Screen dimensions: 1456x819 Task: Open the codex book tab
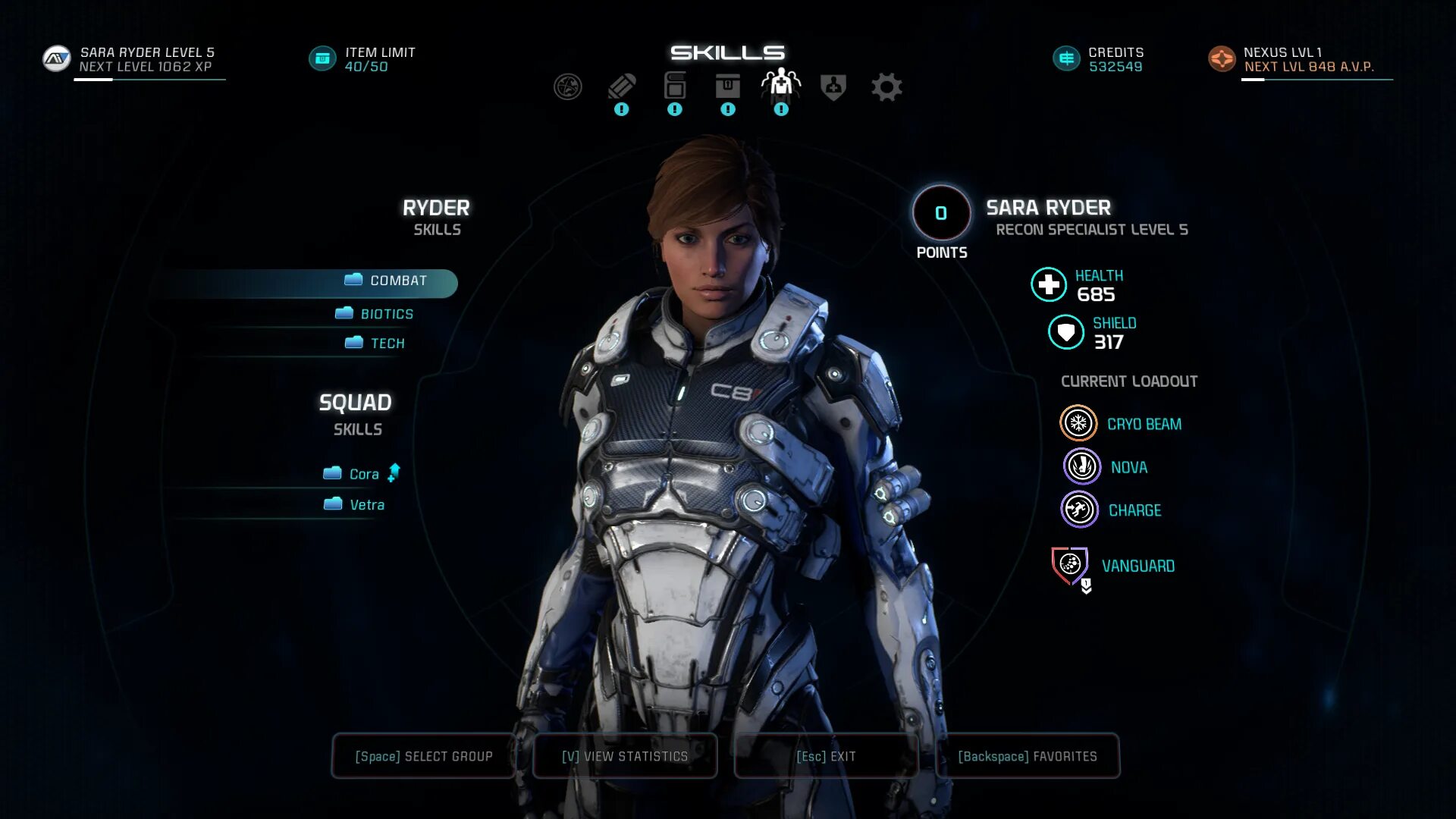674,86
